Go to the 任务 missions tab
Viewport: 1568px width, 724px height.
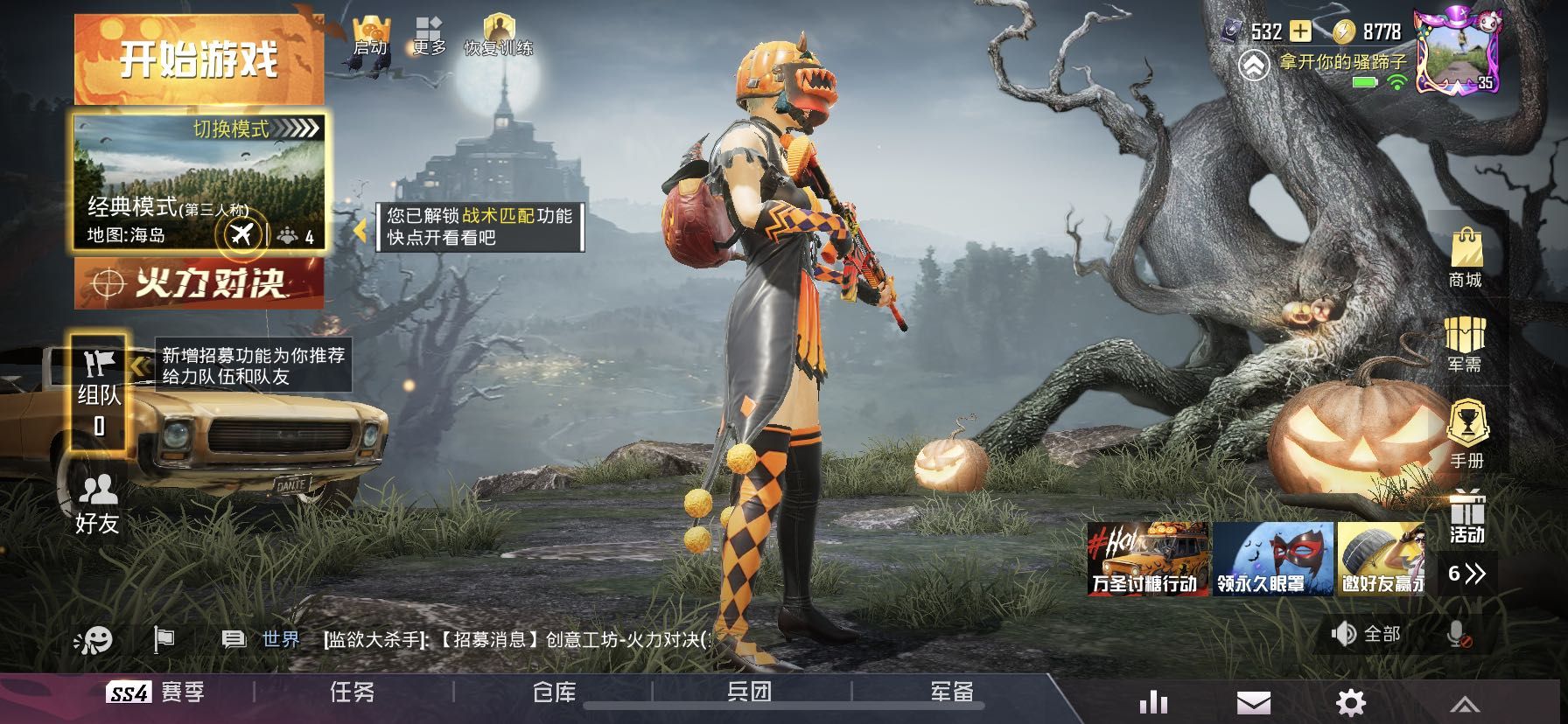[x=353, y=693]
